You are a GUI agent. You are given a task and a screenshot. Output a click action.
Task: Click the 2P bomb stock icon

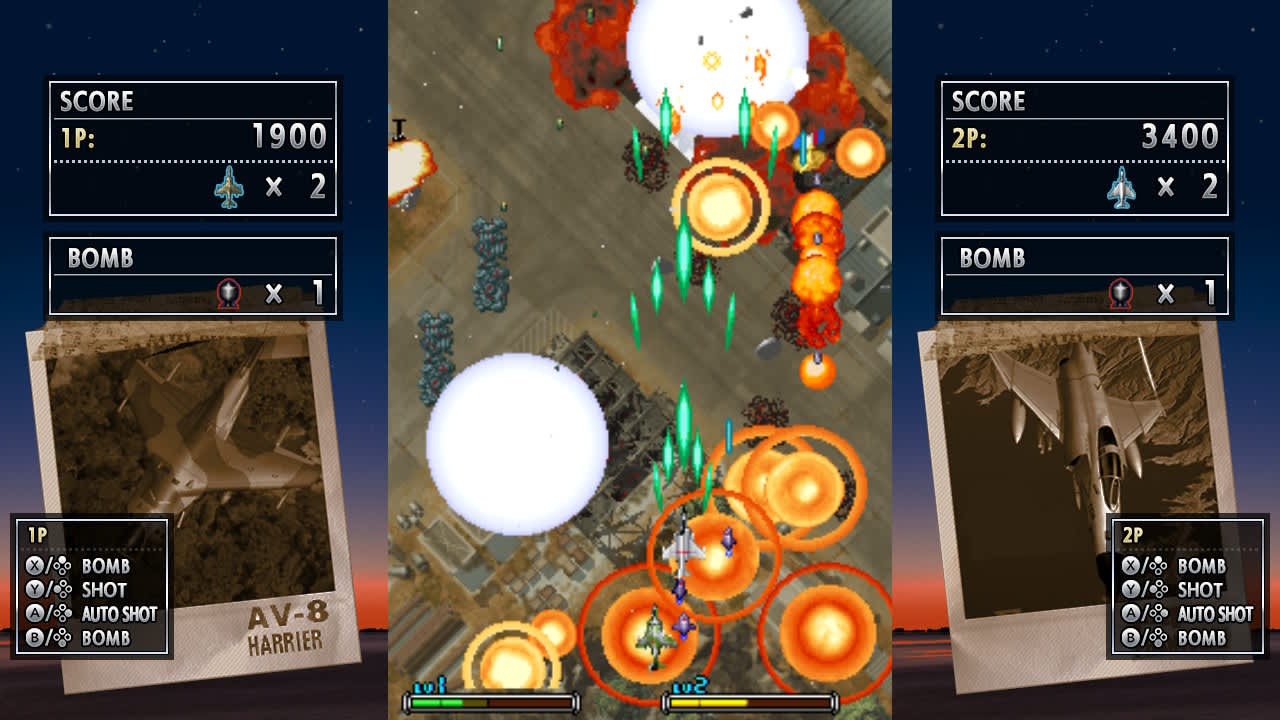click(1120, 292)
